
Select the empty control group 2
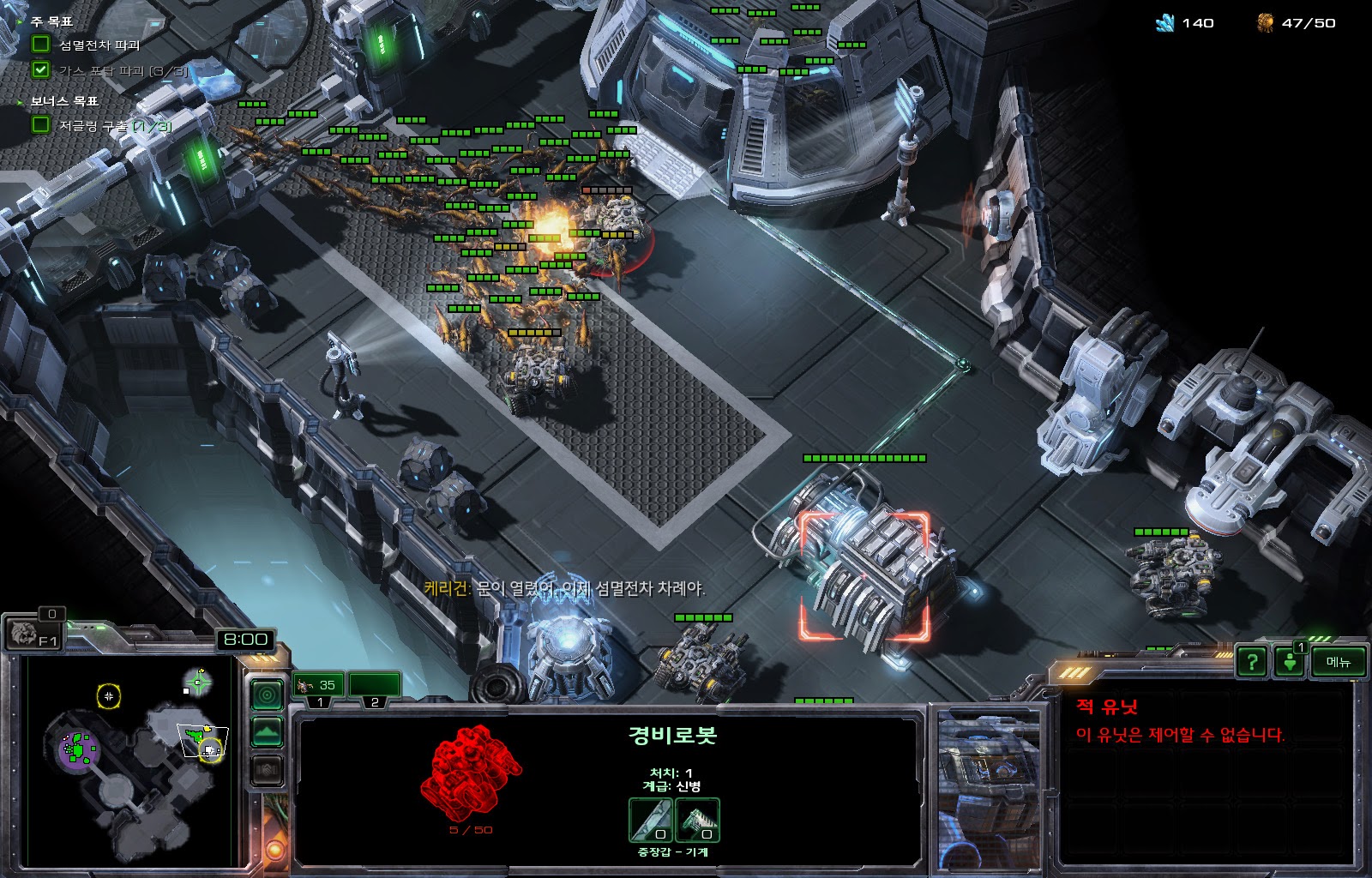(x=374, y=686)
